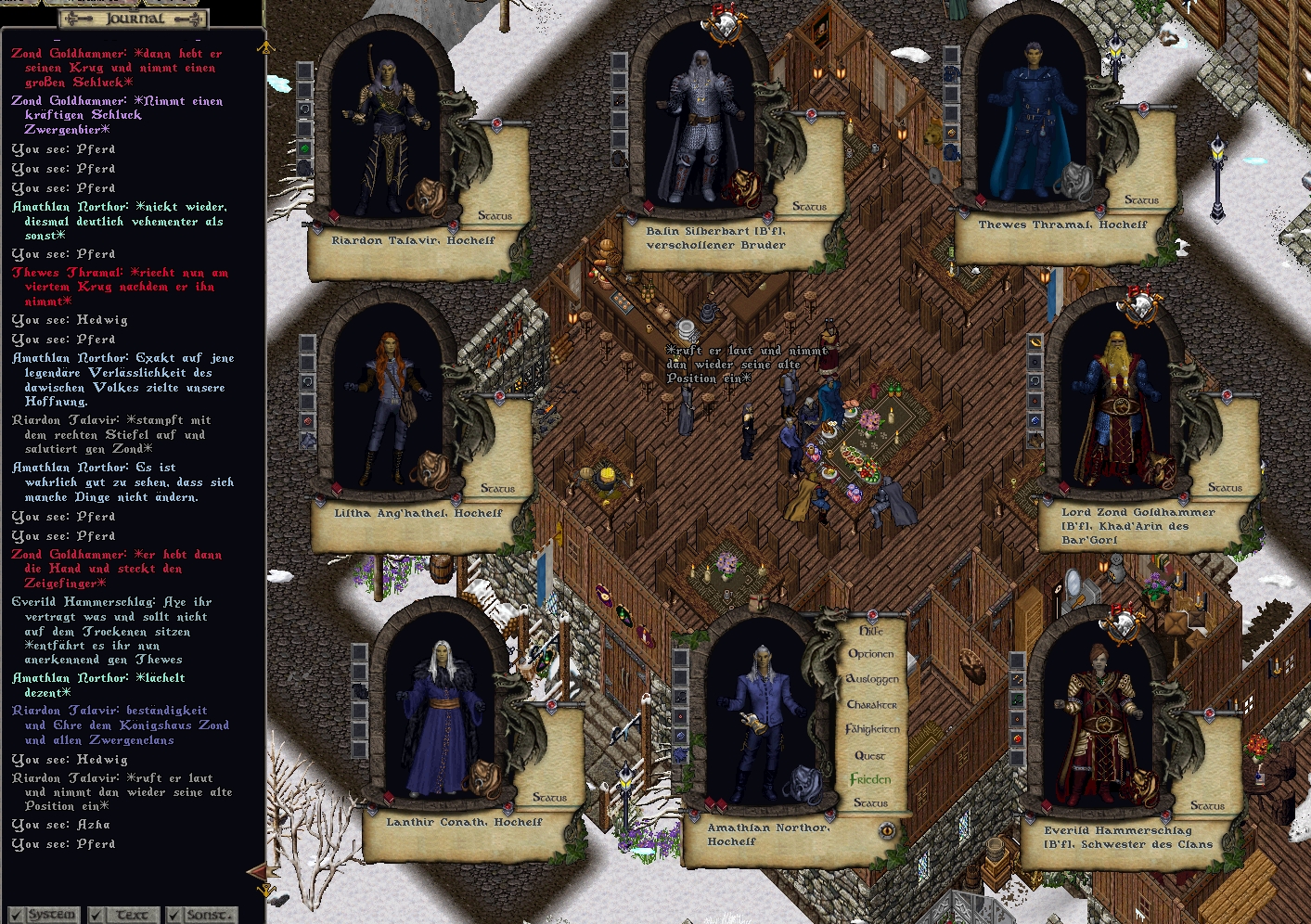Show Status for Liitha Ang'hathel

[x=497, y=488]
